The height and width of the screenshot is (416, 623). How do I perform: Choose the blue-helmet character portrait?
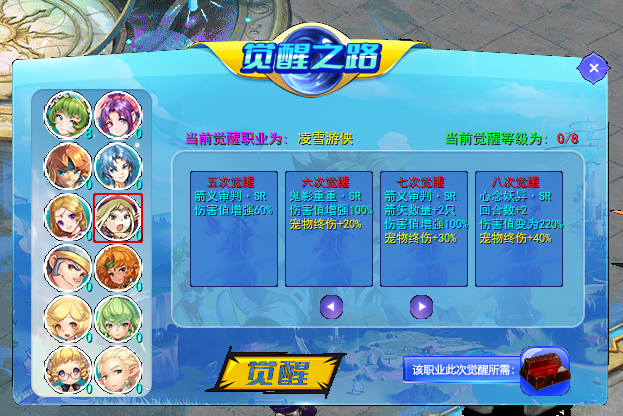click(67, 267)
